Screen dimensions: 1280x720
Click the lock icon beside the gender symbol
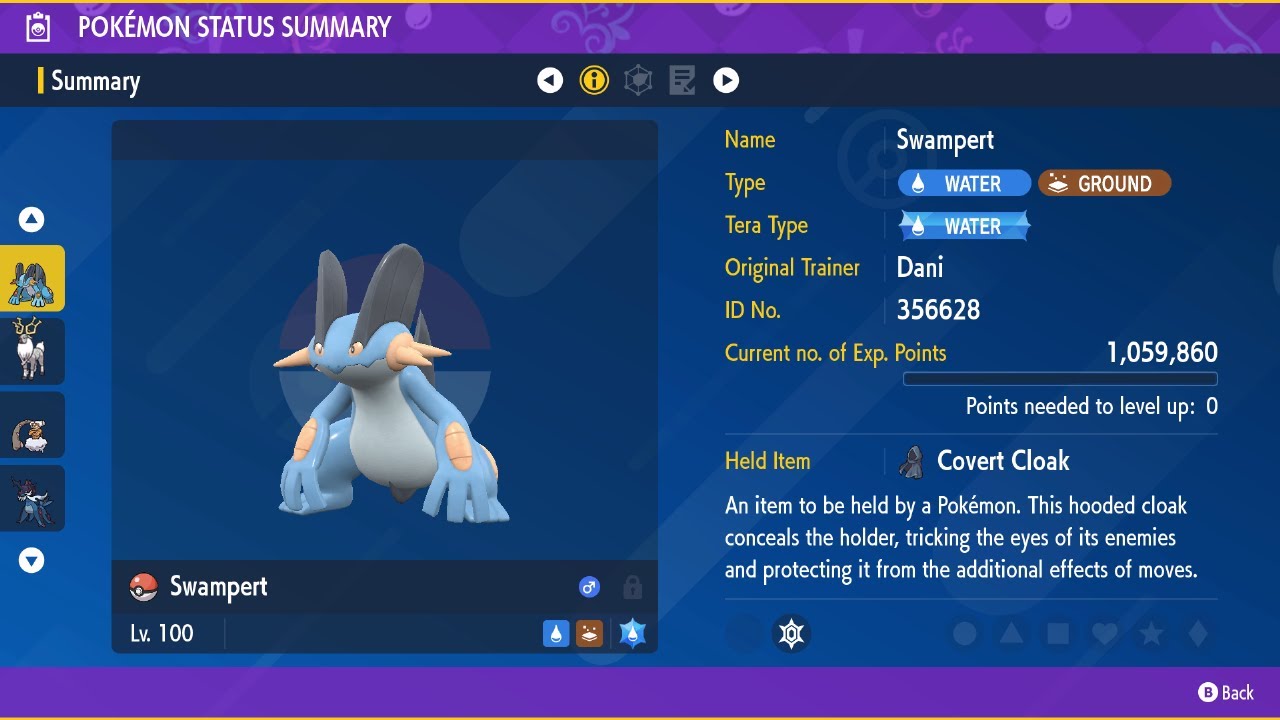point(630,587)
